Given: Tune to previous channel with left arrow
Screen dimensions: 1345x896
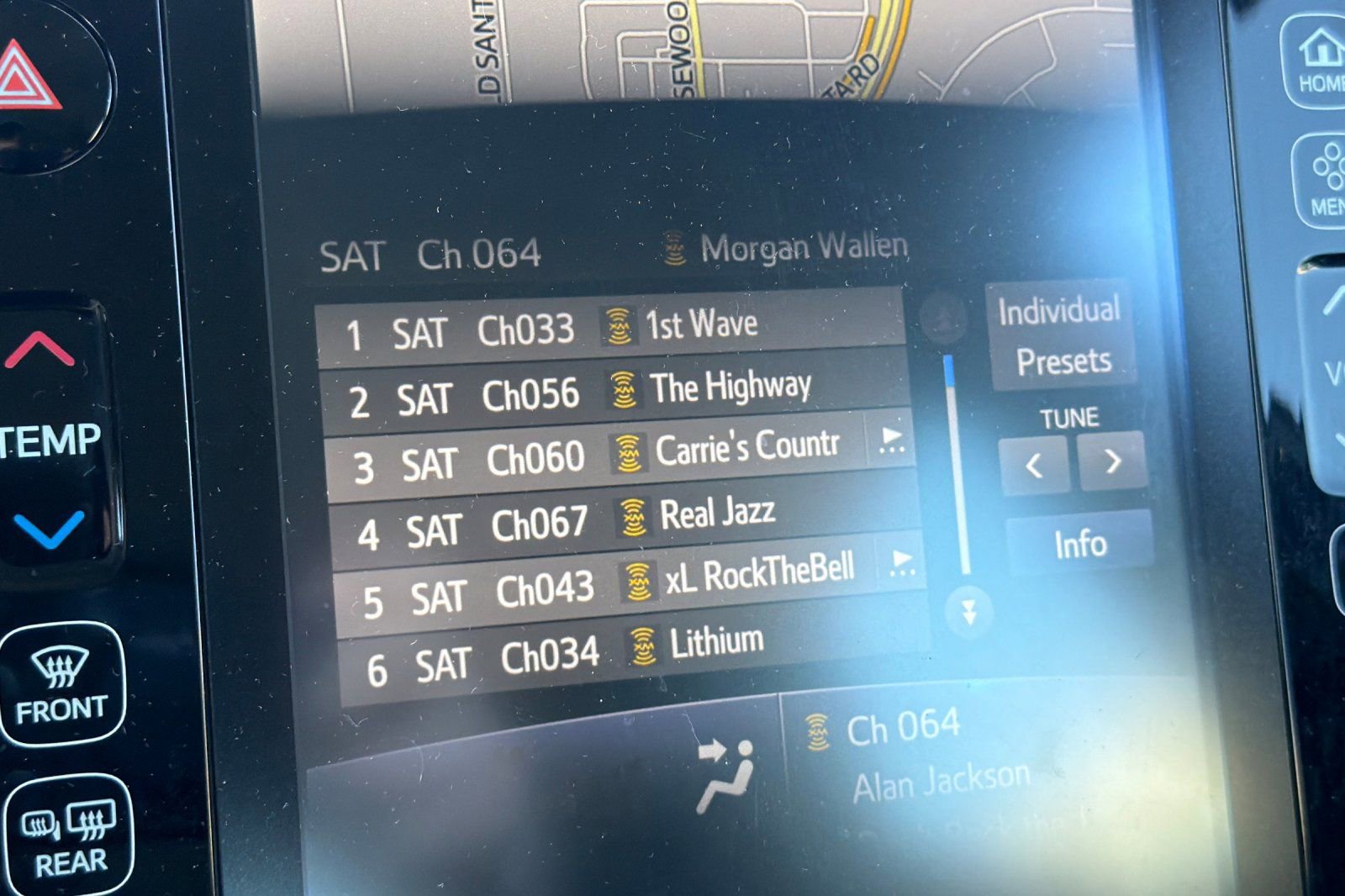Looking at the screenshot, I should (1034, 463).
